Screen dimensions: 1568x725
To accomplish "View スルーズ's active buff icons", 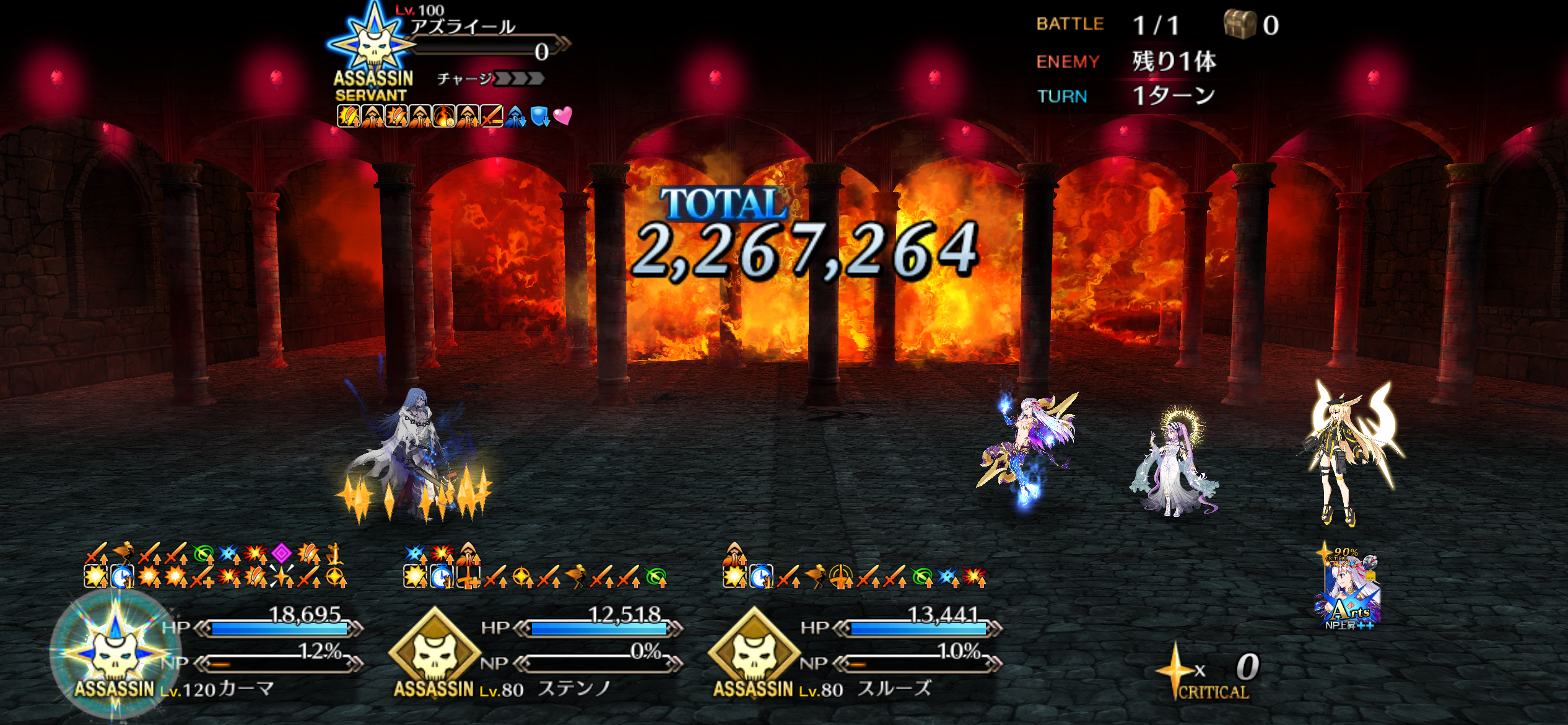I will coord(853,566).
